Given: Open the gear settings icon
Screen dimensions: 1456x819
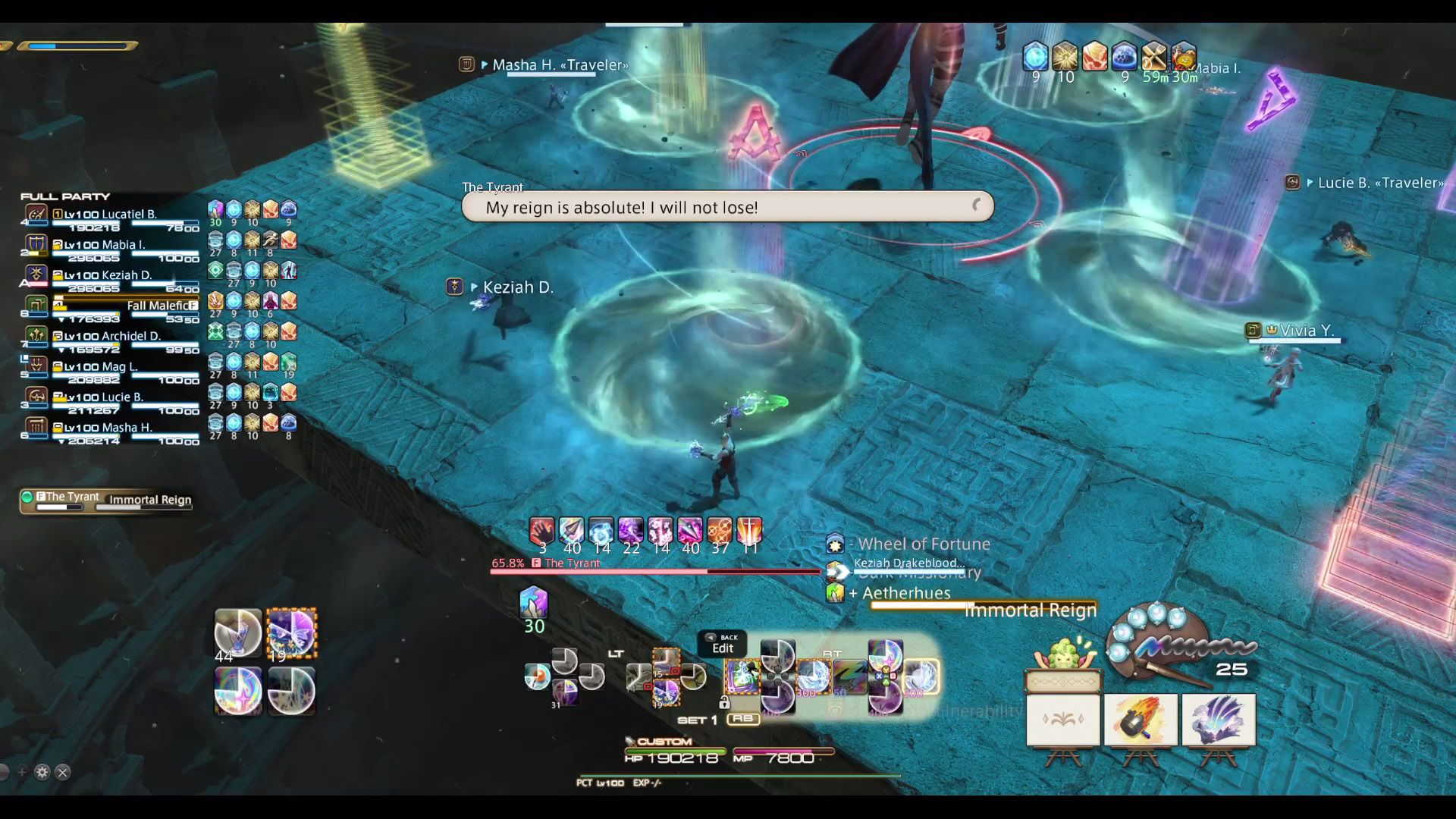Looking at the screenshot, I should tap(42, 772).
